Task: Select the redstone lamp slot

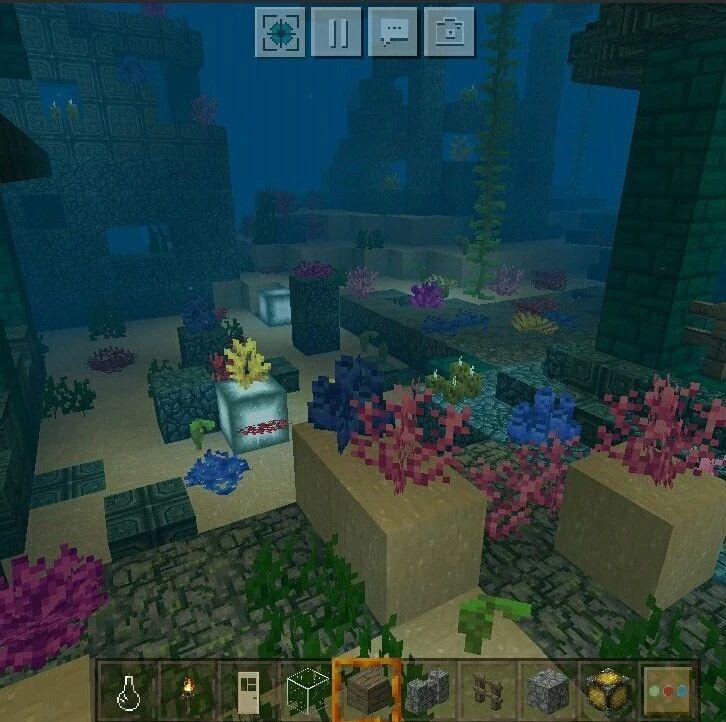Action: [608, 690]
